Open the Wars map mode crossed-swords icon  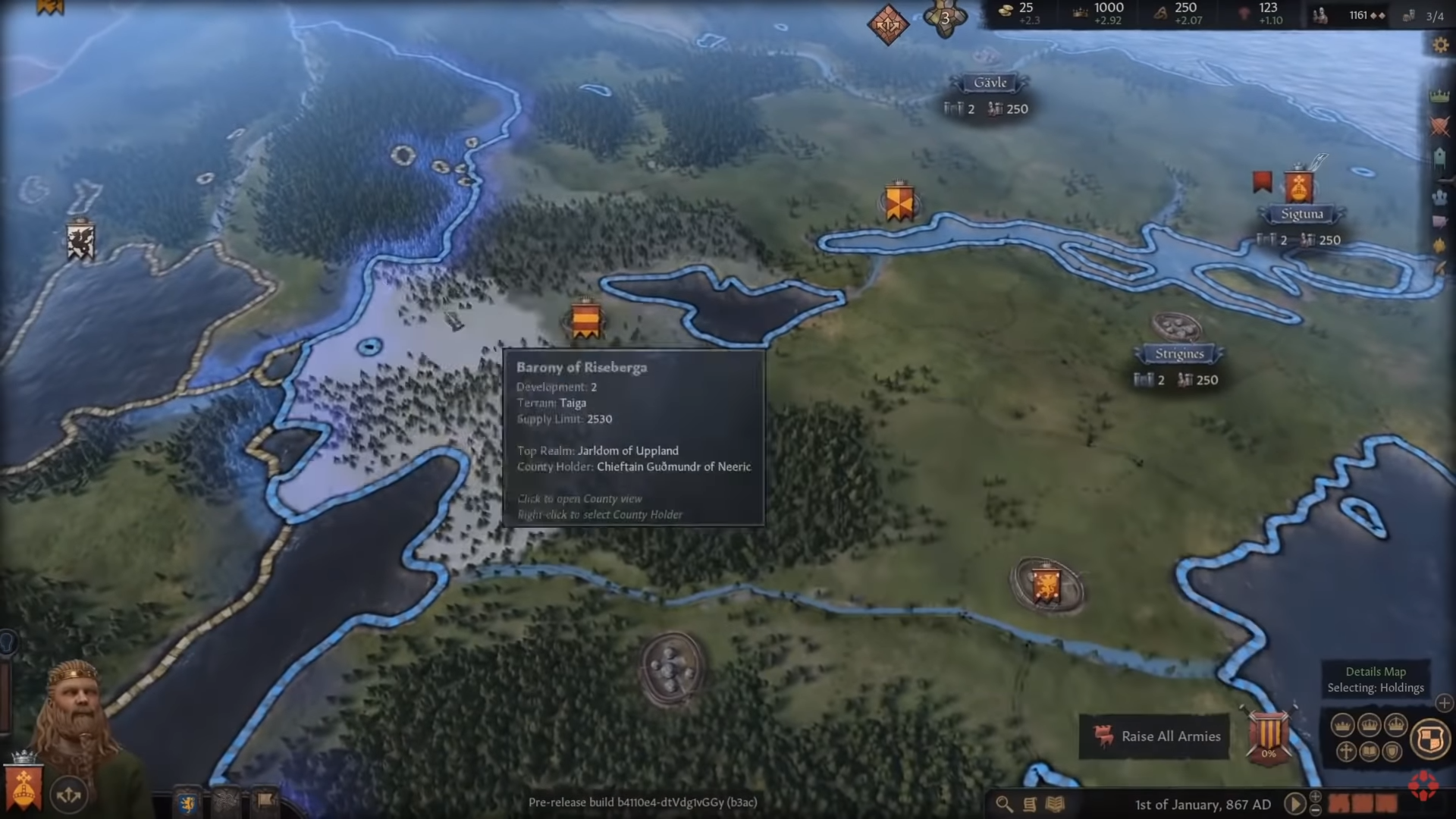1439,127
